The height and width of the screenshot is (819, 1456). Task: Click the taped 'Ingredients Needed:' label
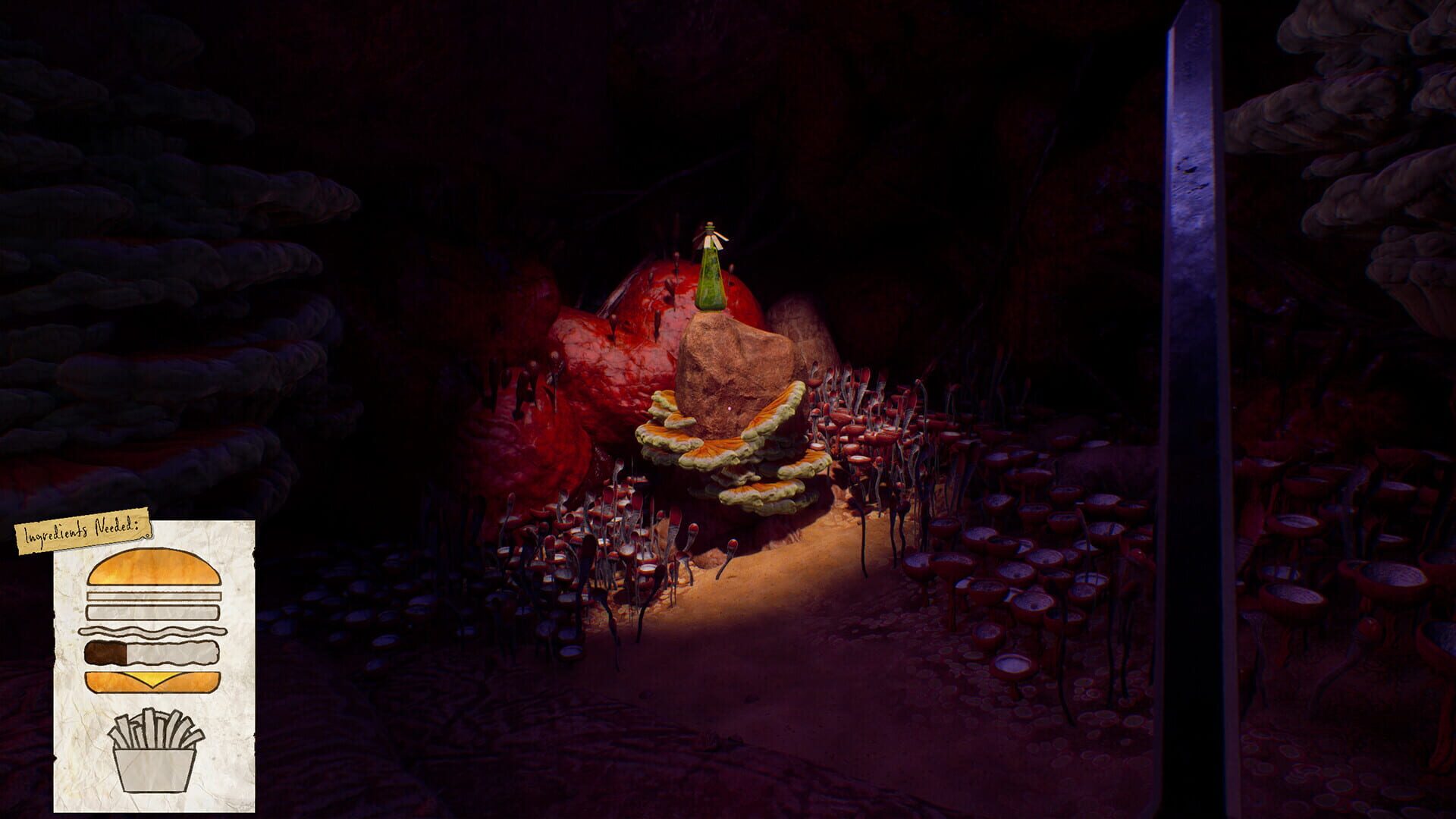pyautogui.click(x=83, y=532)
